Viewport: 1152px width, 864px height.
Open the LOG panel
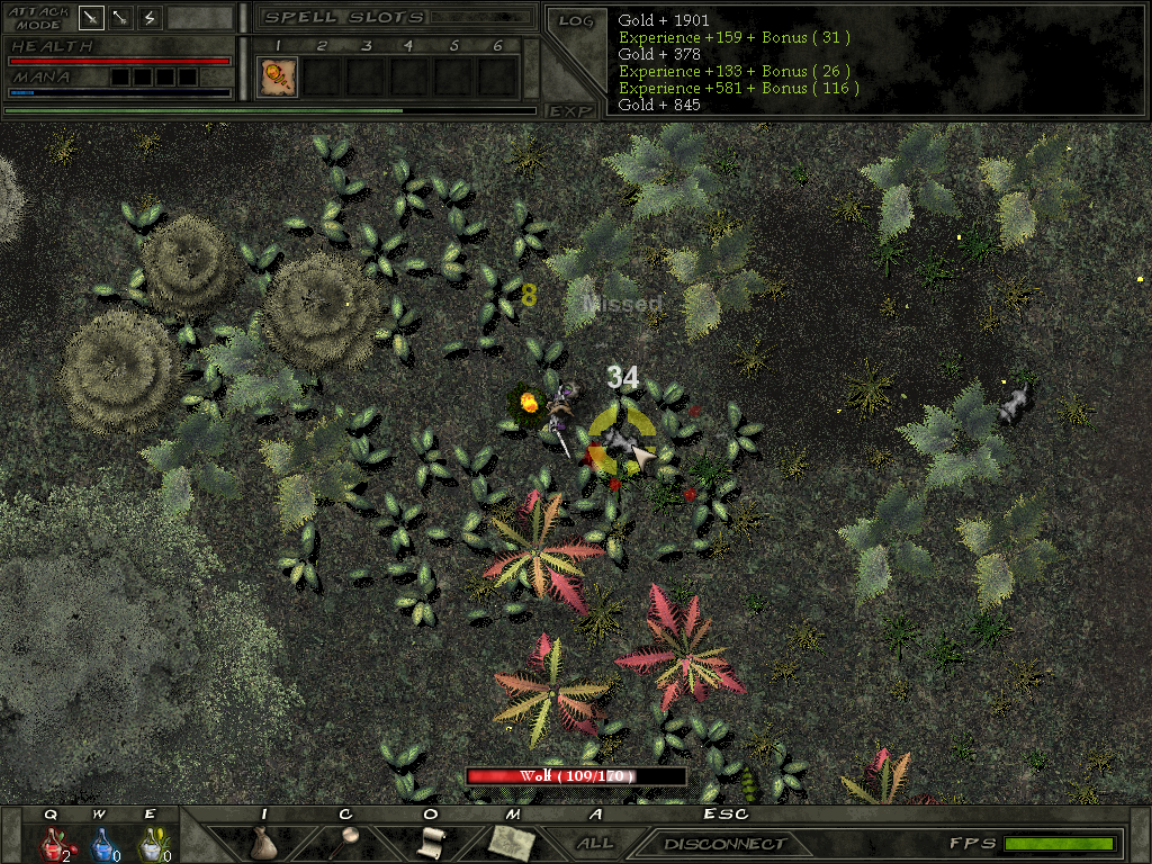coord(576,21)
